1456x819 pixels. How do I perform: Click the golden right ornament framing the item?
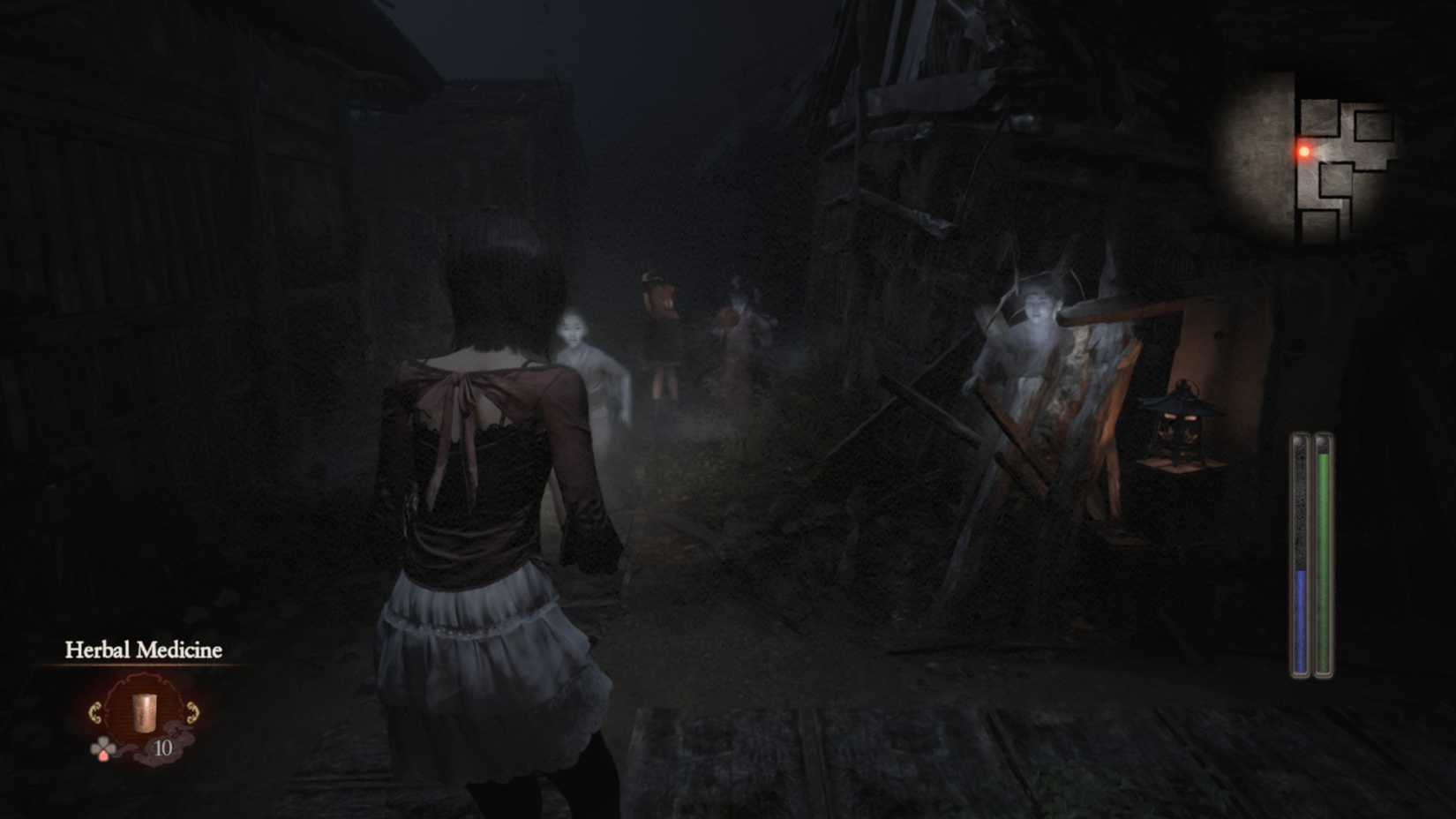[191, 713]
